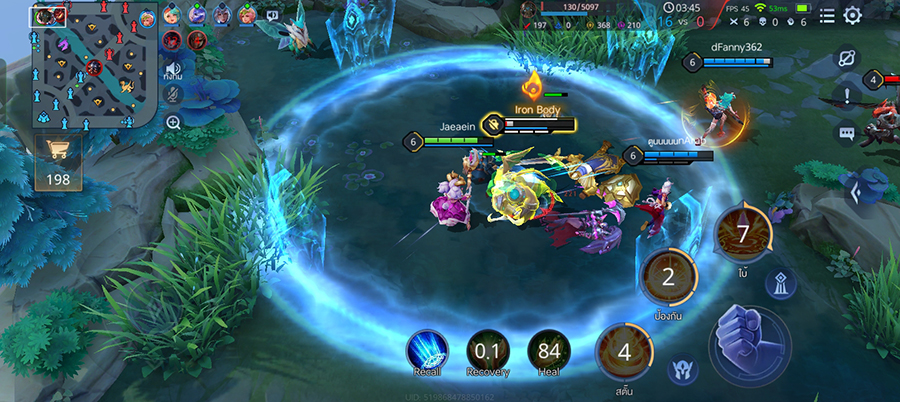This screenshot has width=900, height=402.
Task: Select the turret target button
Action: pos(782,285)
